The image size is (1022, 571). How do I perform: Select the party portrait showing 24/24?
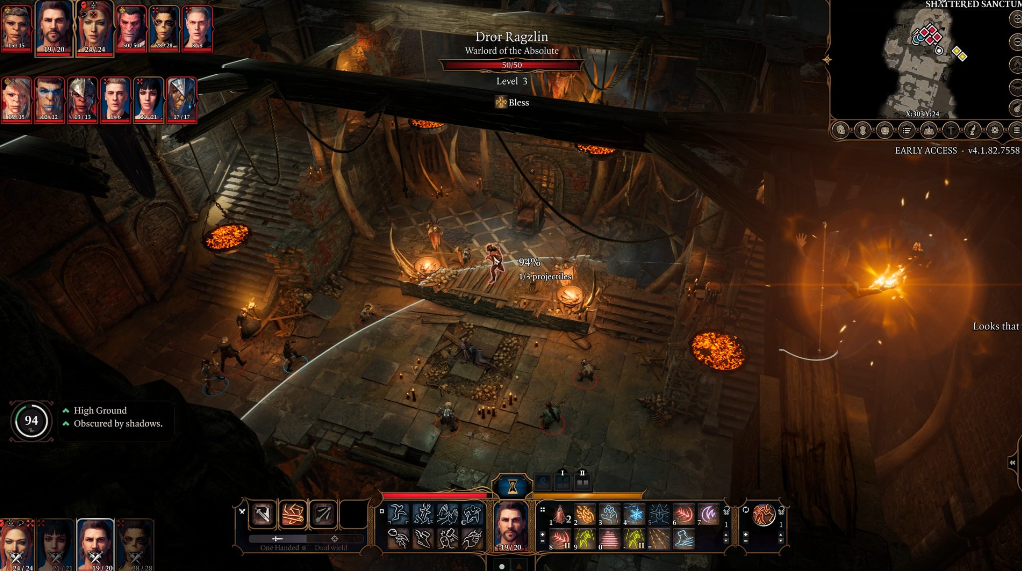pyautogui.click(x=19, y=545)
